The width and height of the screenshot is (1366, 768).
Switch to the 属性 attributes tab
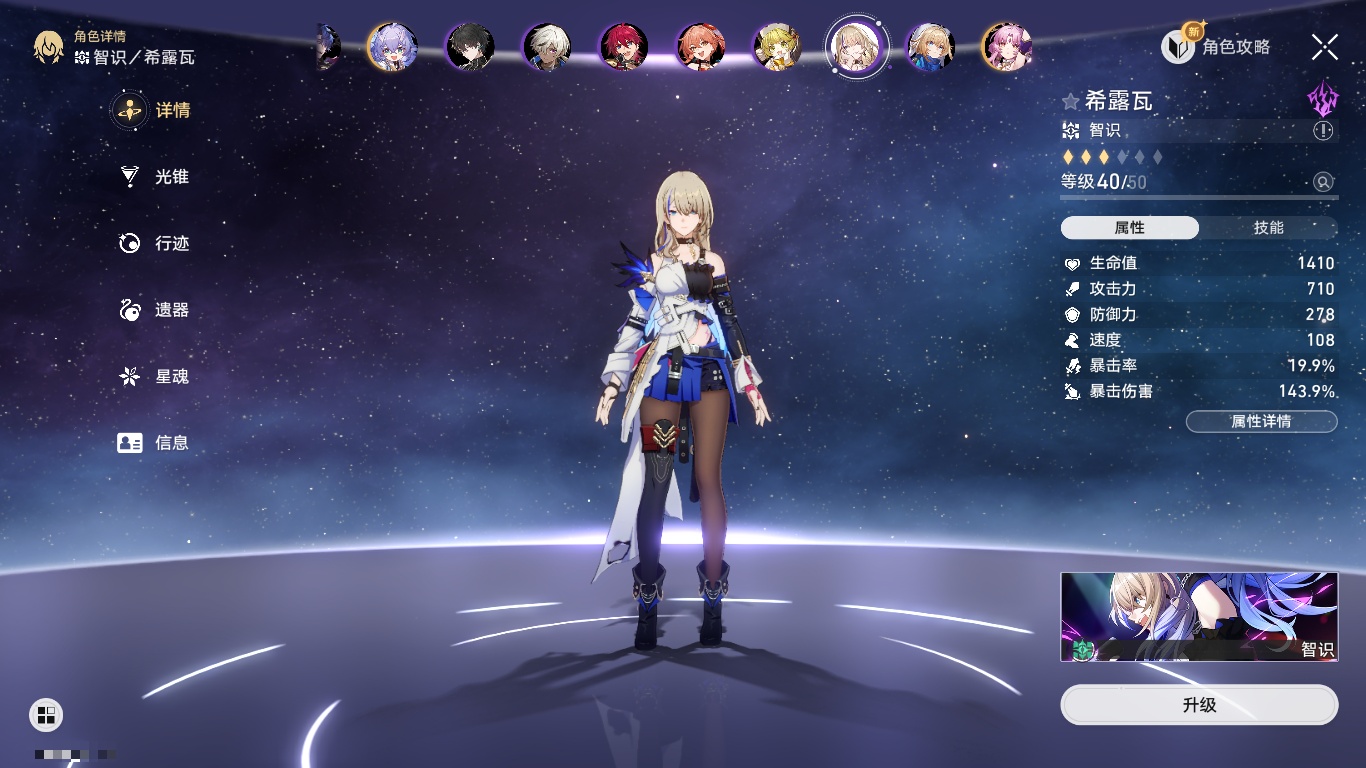tap(1130, 228)
